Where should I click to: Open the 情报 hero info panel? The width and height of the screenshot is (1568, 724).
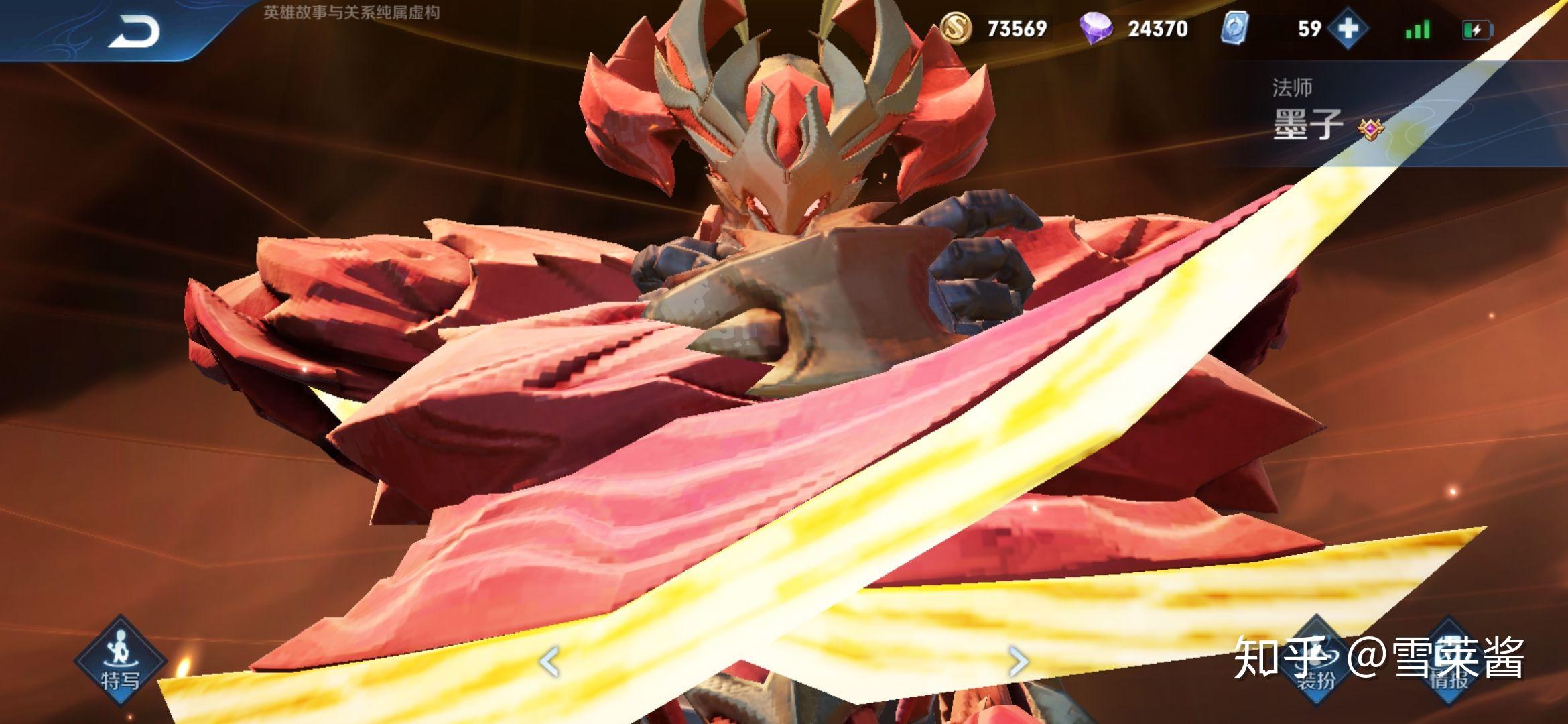[1449, 660]
